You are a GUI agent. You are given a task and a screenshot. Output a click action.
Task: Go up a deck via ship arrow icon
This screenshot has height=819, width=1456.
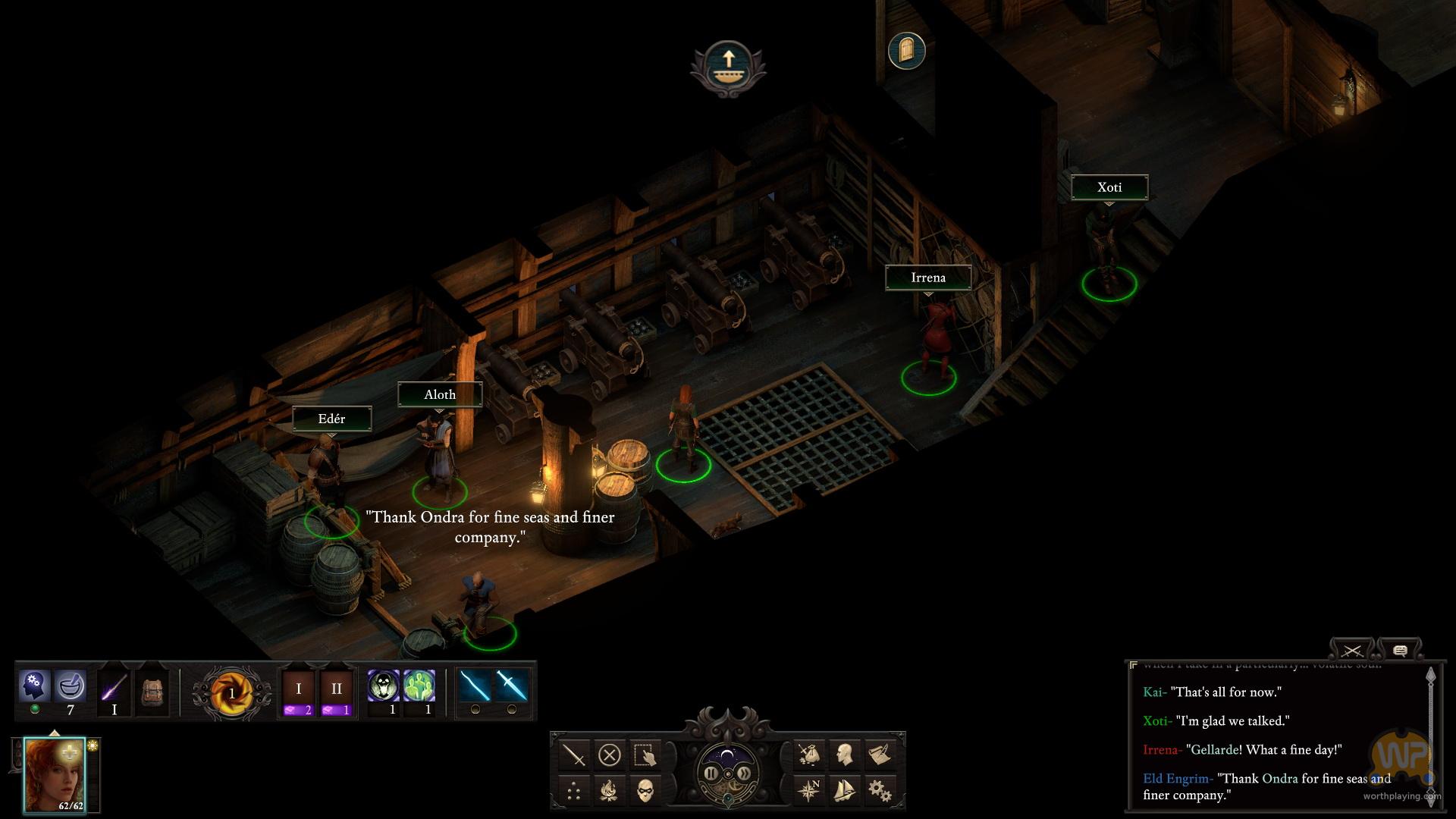pyautogui.click(x=727, y=65)
